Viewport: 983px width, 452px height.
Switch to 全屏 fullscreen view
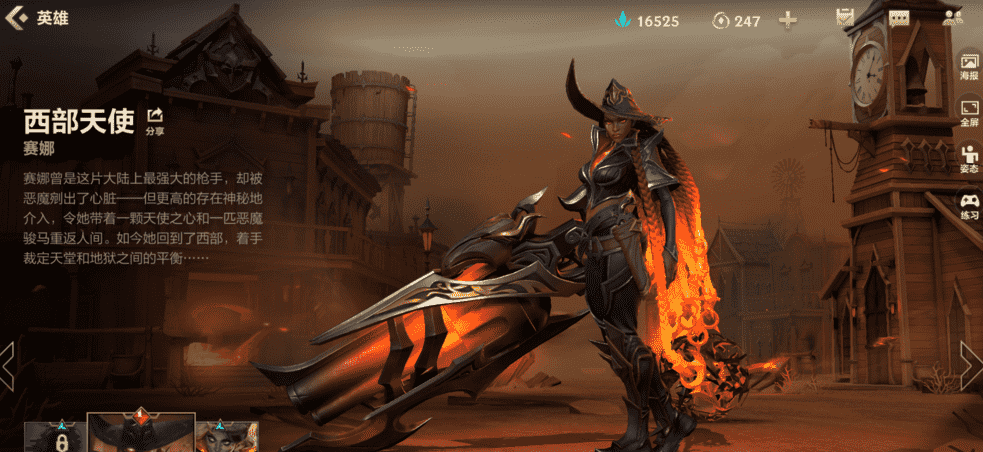969,112
